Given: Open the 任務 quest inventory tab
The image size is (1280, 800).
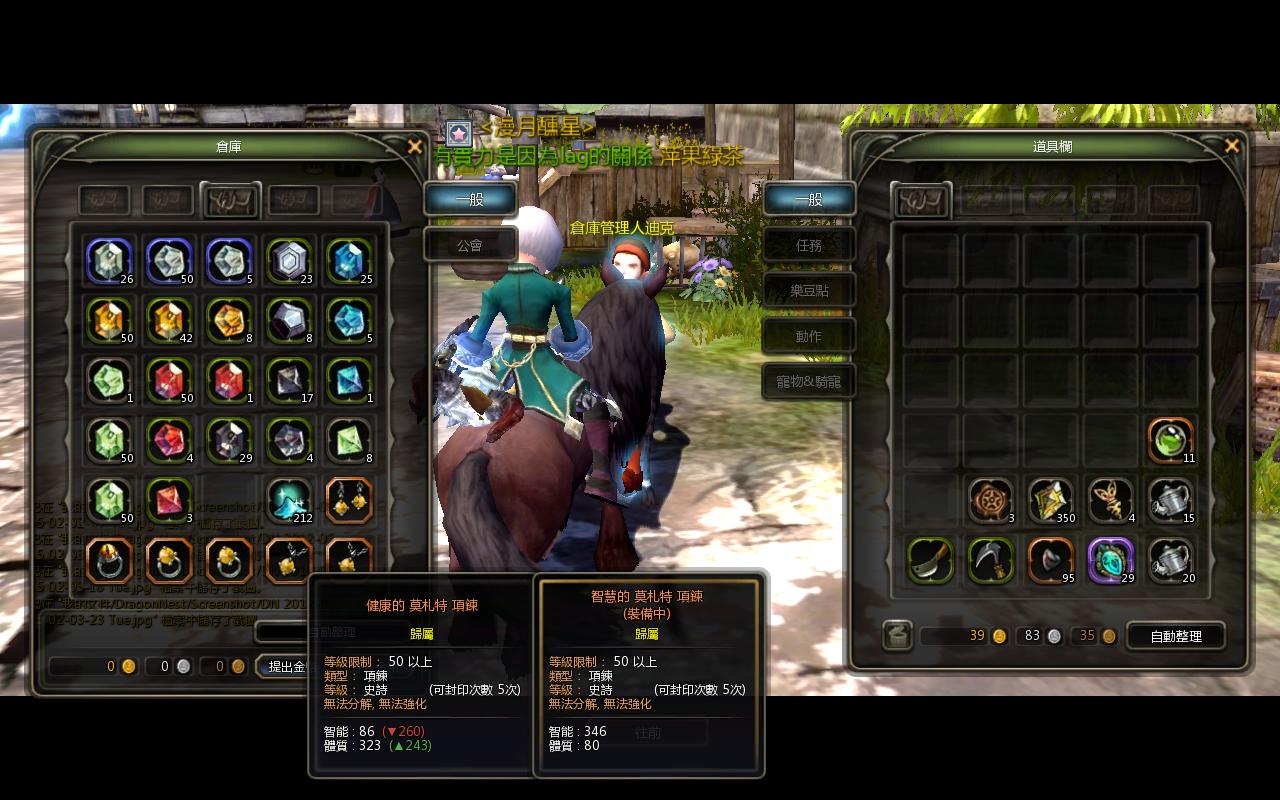Looking at the screenshot, I should coord(809,244).
